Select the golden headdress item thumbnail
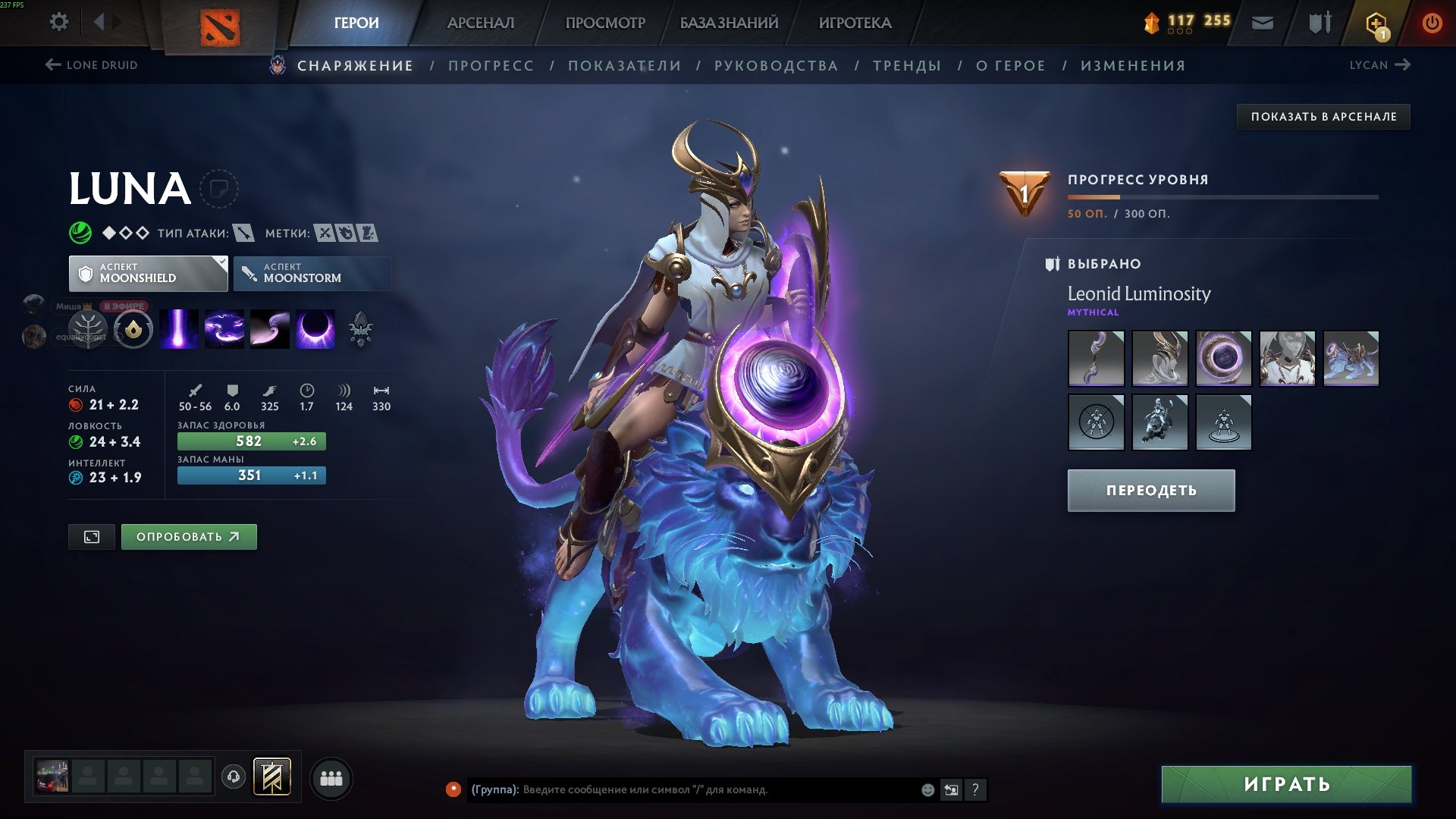This screenshot has height=819, width=1456. coord(1159,358)
